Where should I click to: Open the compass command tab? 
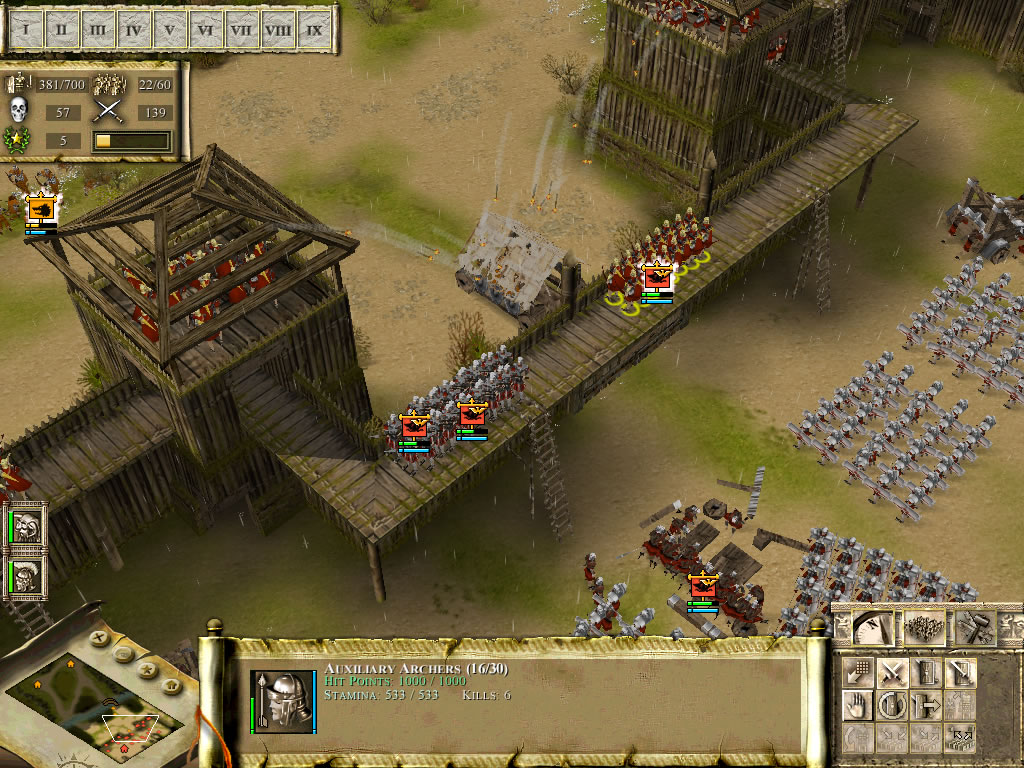(x=873, y=627)
